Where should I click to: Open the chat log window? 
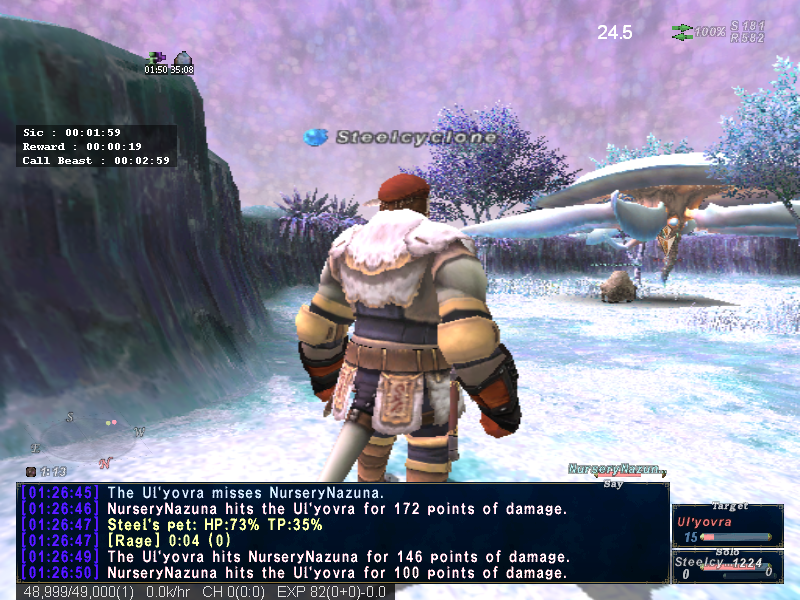click(x=342, y=532)
